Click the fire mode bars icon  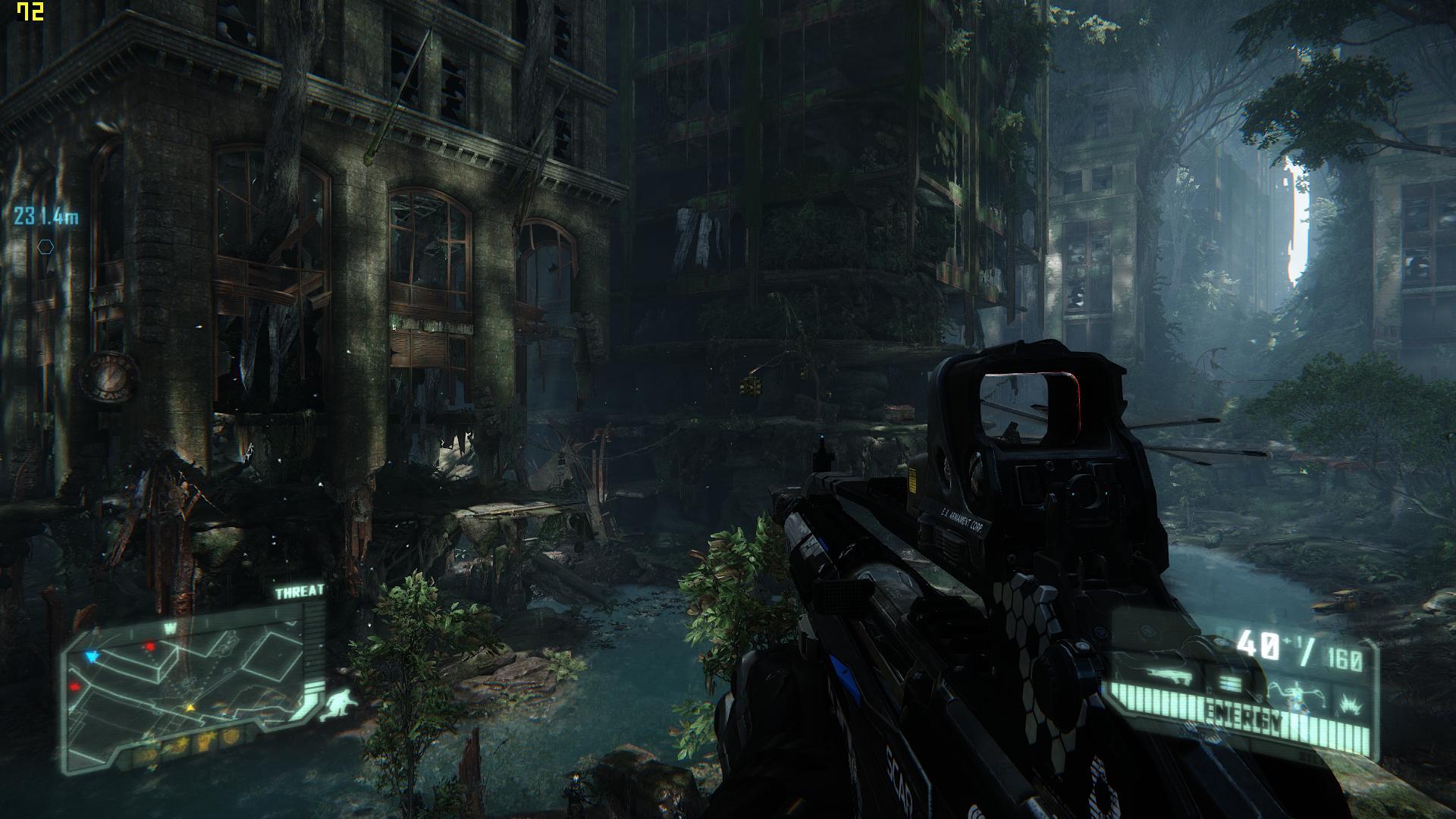click(x=1229, y=685)
